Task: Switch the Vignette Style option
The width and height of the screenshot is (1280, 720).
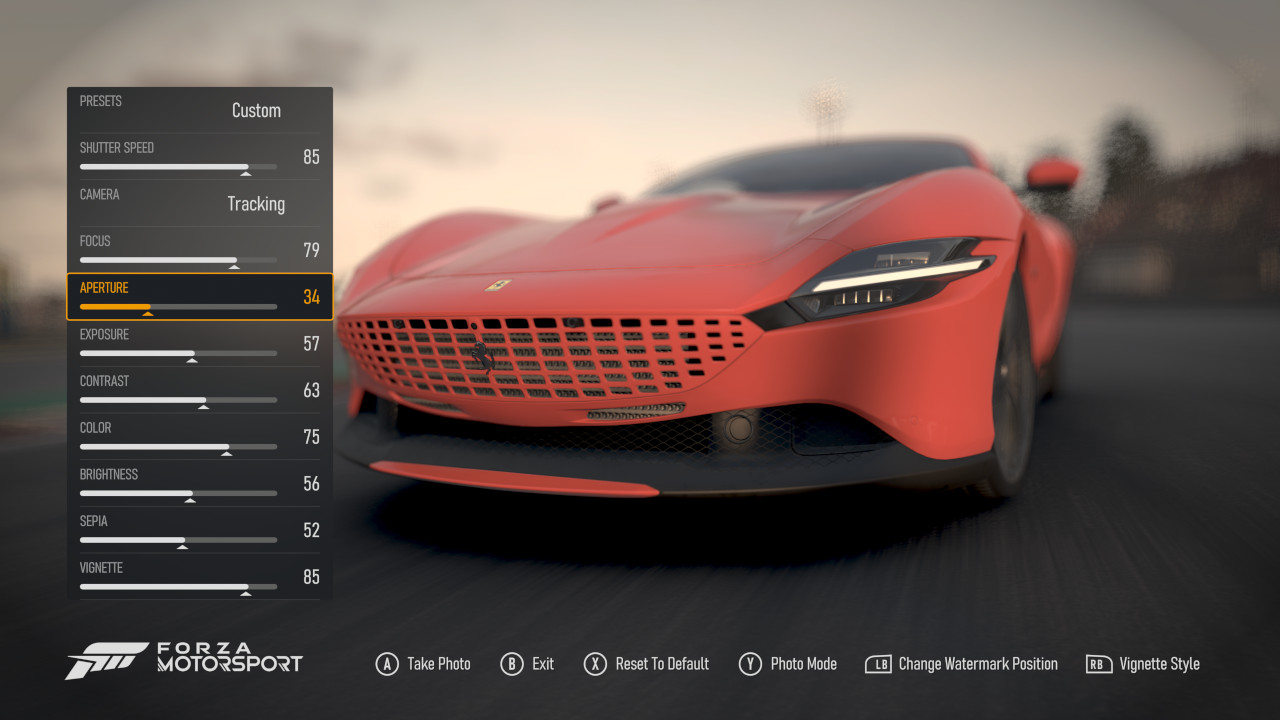Action: (1158, 664)
